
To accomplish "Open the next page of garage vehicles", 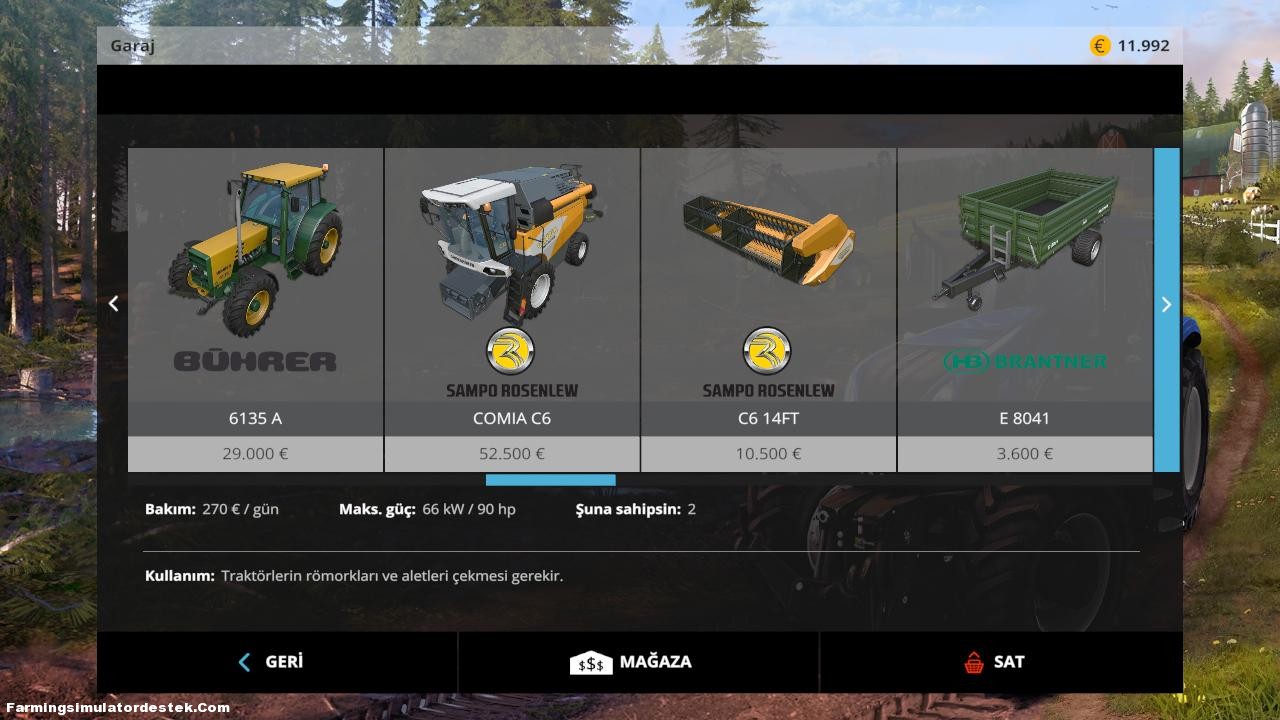I will (x=1166, y=304).
